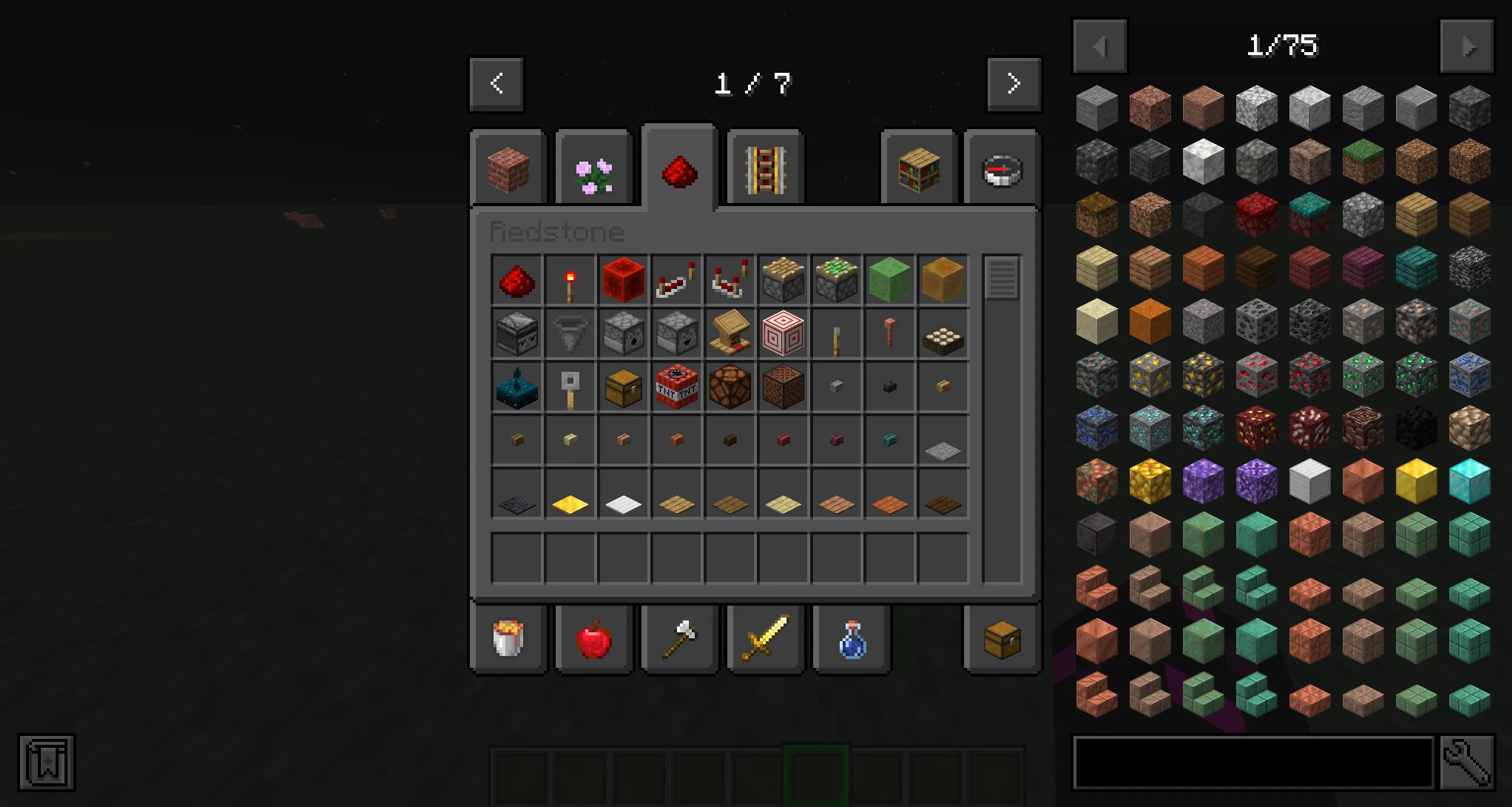Select the gold block in the item list
Viewport: 1512px width, 807px height.
coord(1416,483)
